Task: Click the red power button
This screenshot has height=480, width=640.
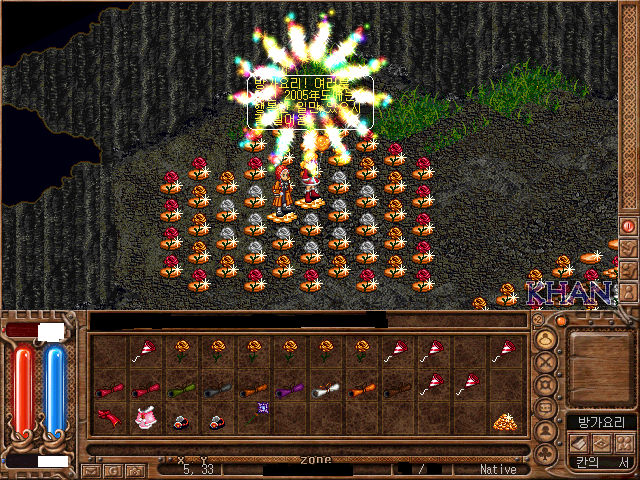Action: coord(629,226)
